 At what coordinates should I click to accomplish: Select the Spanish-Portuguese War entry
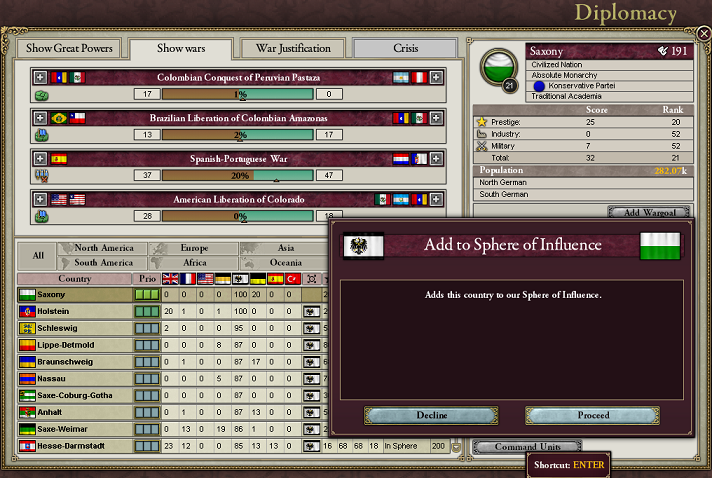point(232,158)
